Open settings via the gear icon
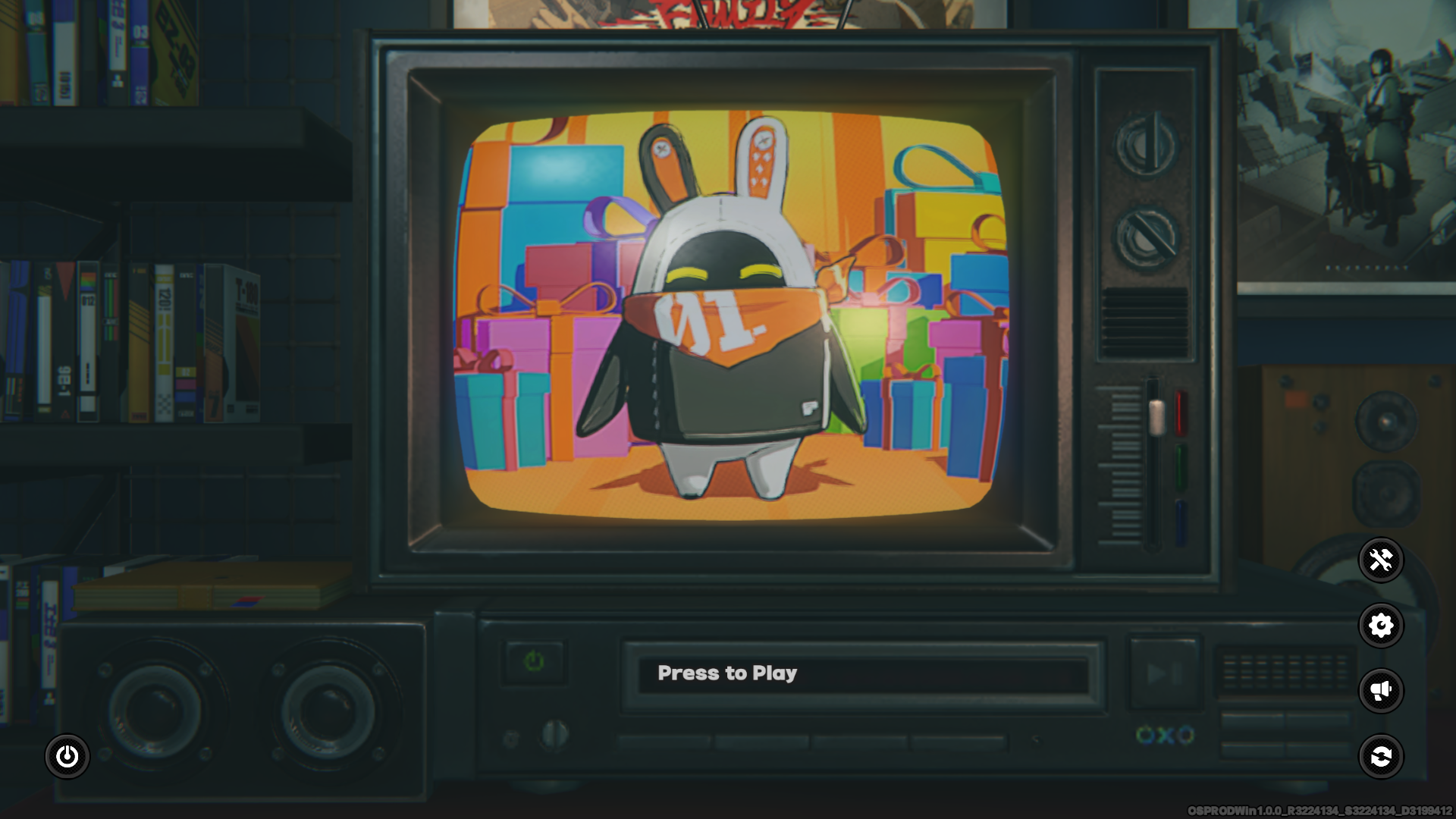 pyautogui.click(x=1382, y=626)
